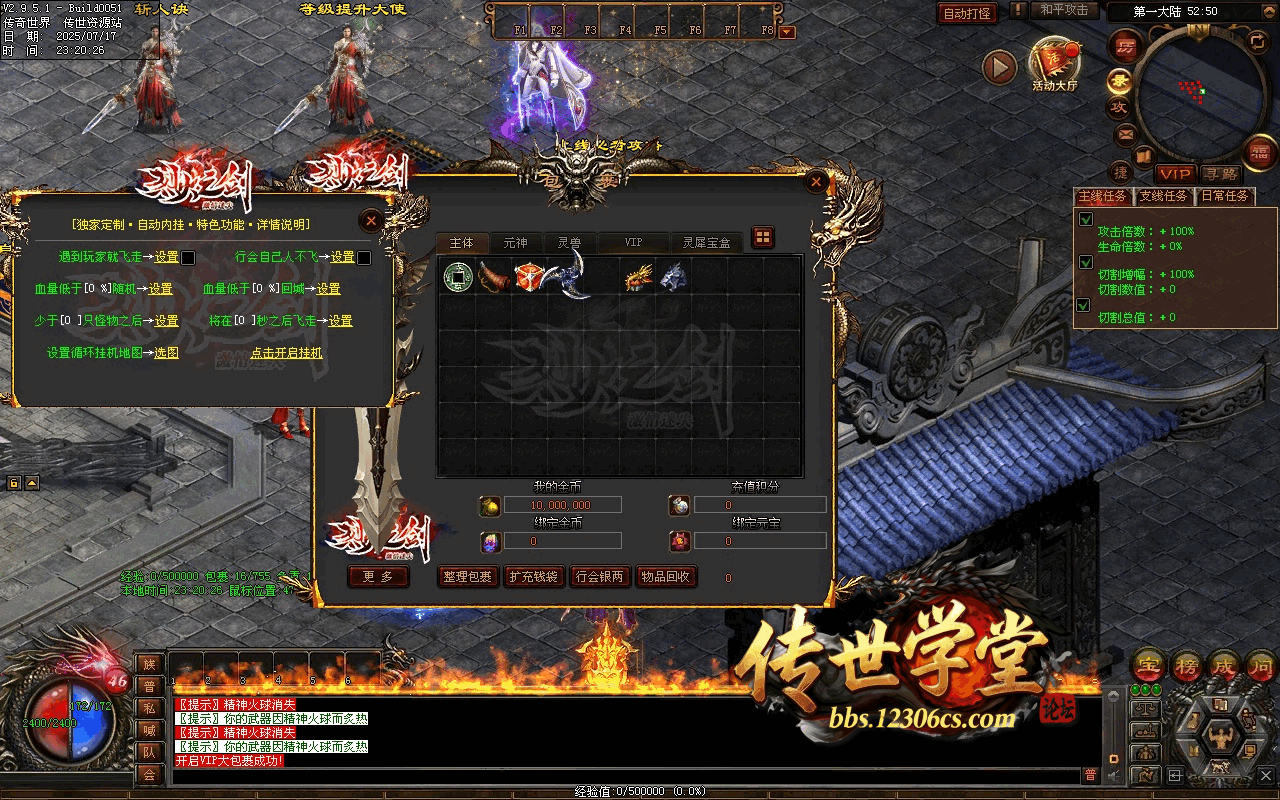Image resolution: width=1280 pixels, height=800 pixels.
Task: Select the VIP bag tab
Action: click(633, 243)
